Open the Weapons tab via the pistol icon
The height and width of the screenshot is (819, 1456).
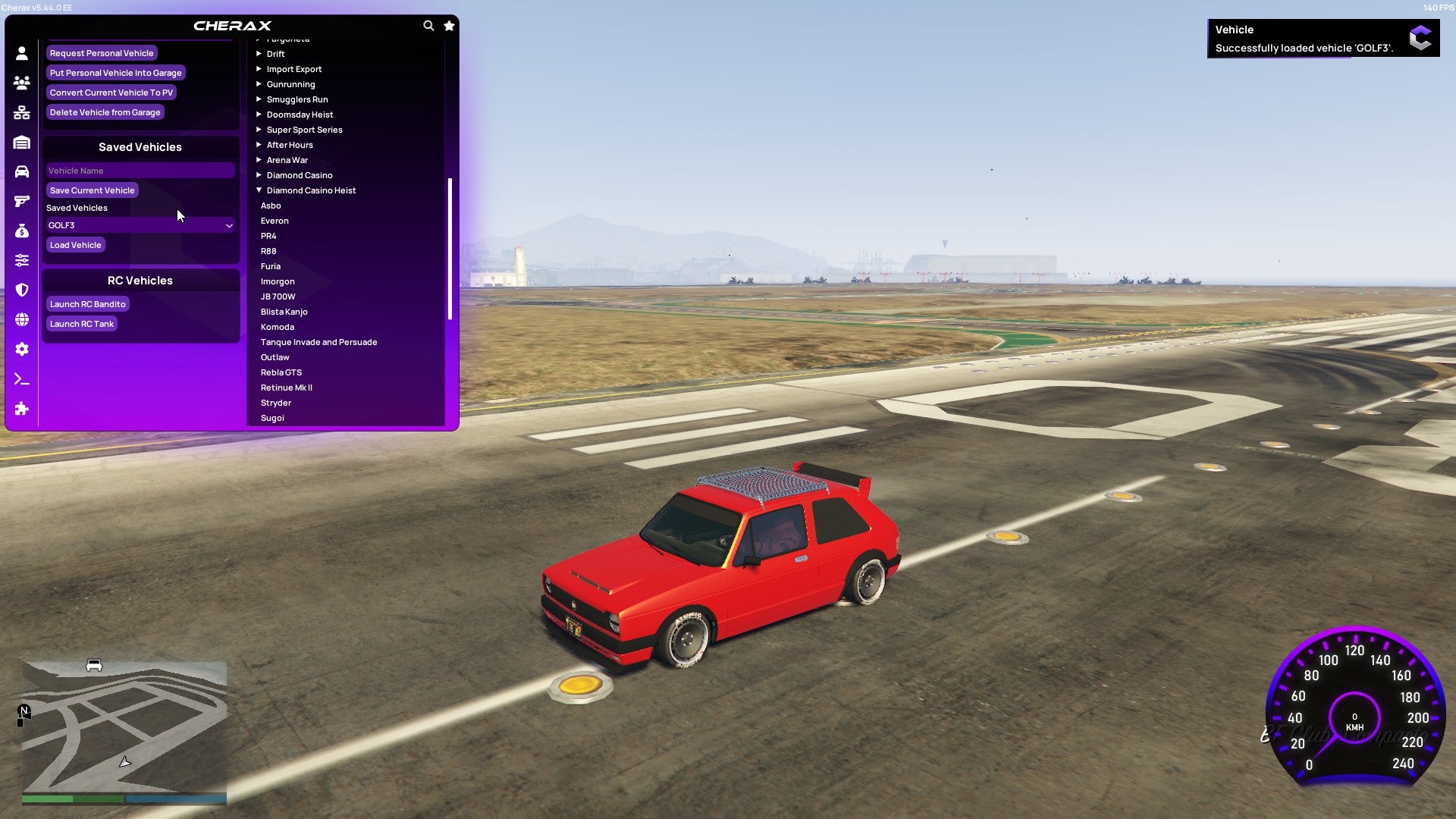point(22,200)
